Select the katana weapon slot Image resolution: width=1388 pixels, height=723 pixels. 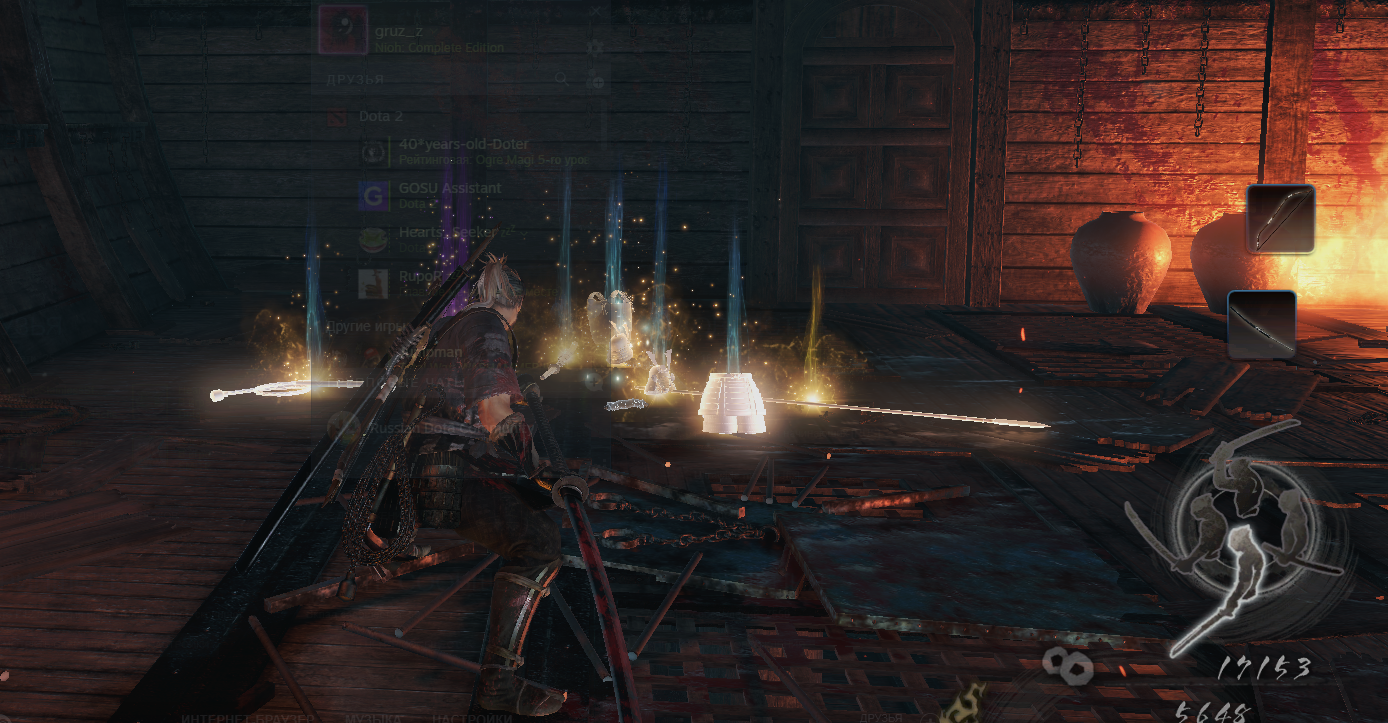pyautogui.click(x=1262, y=325)
